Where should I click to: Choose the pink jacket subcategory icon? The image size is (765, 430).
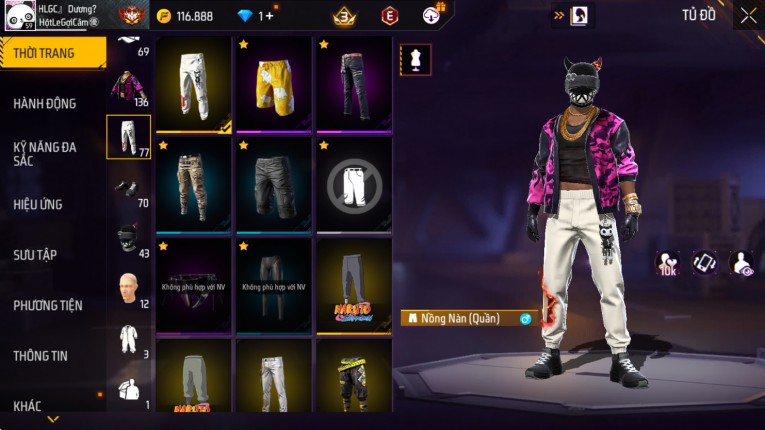click(x=127, y=86)
